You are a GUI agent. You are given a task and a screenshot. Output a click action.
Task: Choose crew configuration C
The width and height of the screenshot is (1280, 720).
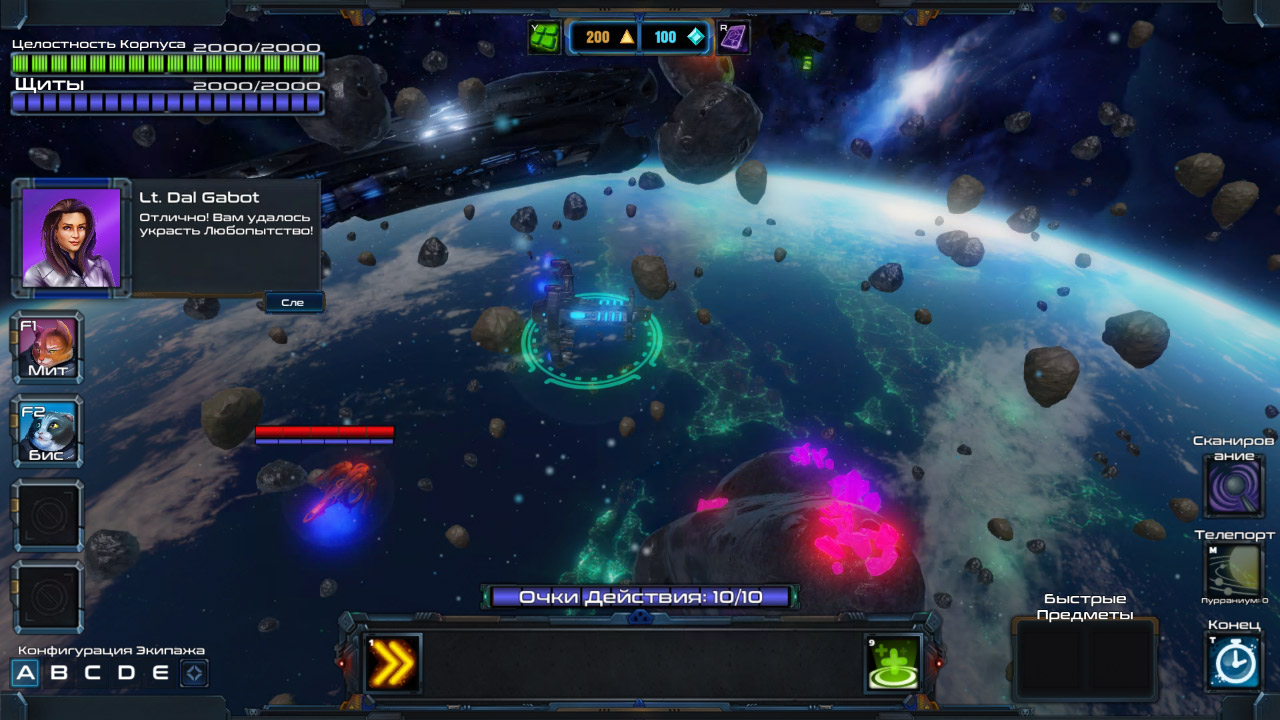pyautogui.click(x=92, y=673)
